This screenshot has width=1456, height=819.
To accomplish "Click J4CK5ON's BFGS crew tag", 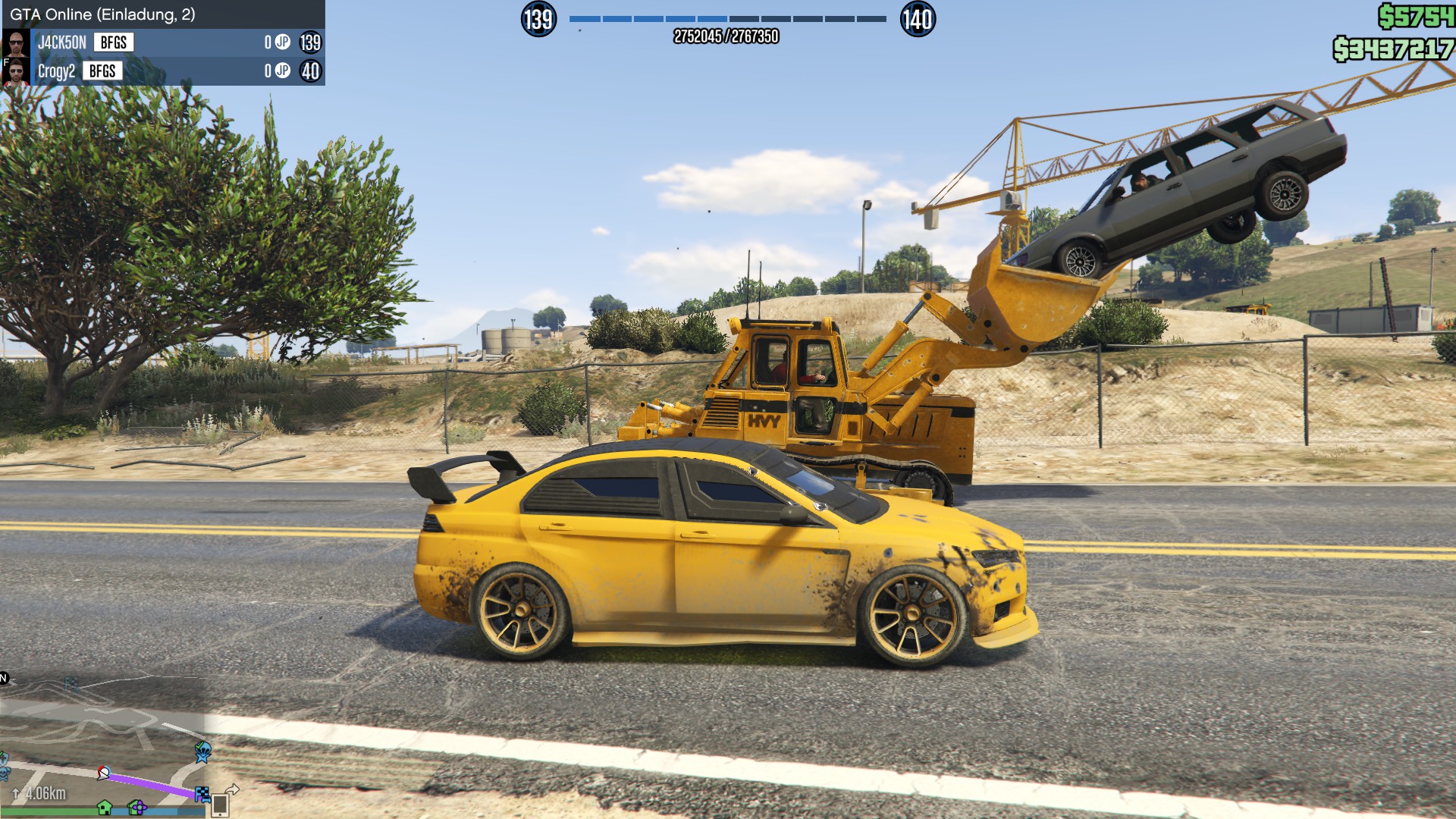I will (114, 42).
